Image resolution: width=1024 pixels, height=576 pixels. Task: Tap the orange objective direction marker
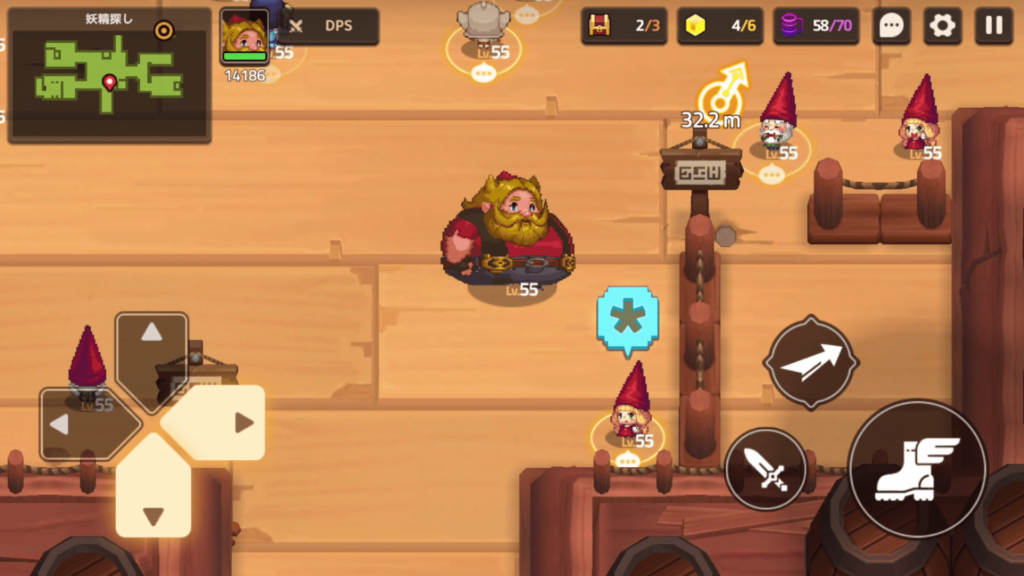(x=723, y=92)
